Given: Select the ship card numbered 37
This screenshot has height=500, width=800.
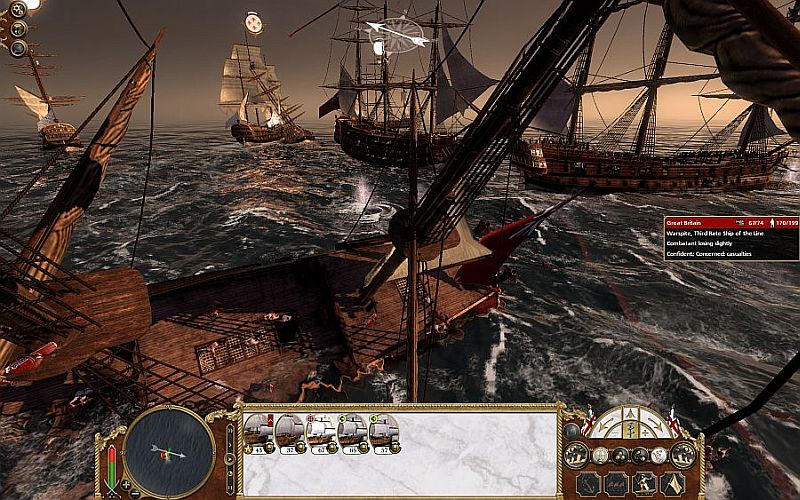Looking at the screenshot, I should click(291, 432).
